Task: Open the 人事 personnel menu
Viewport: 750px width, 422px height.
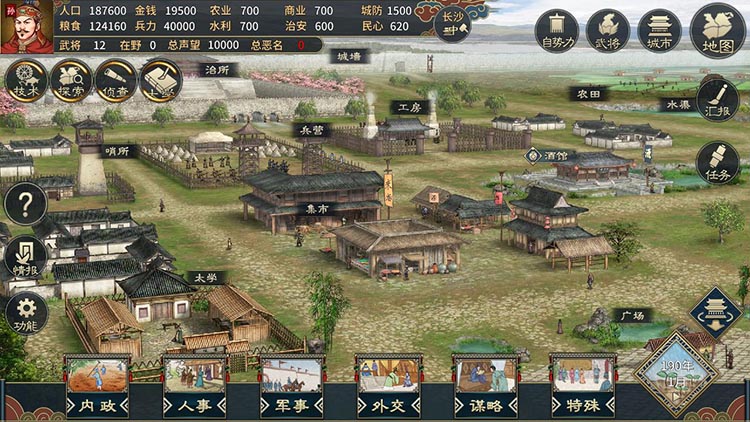Action: tap(194, 386)
